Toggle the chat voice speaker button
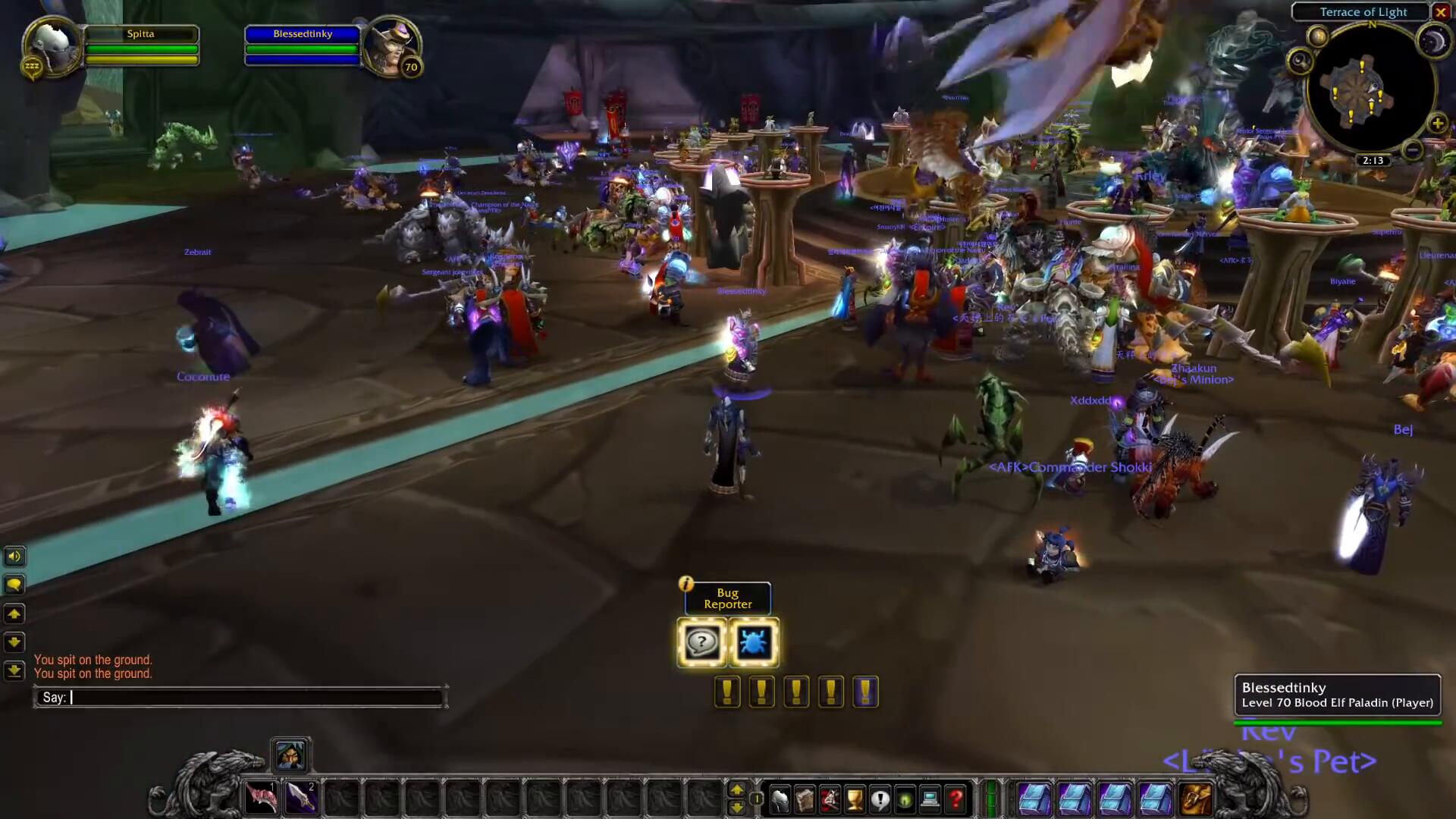Image resolution: width=1456 pixels, height=819 pixels. pyautogui.click(x=14, y=557)
